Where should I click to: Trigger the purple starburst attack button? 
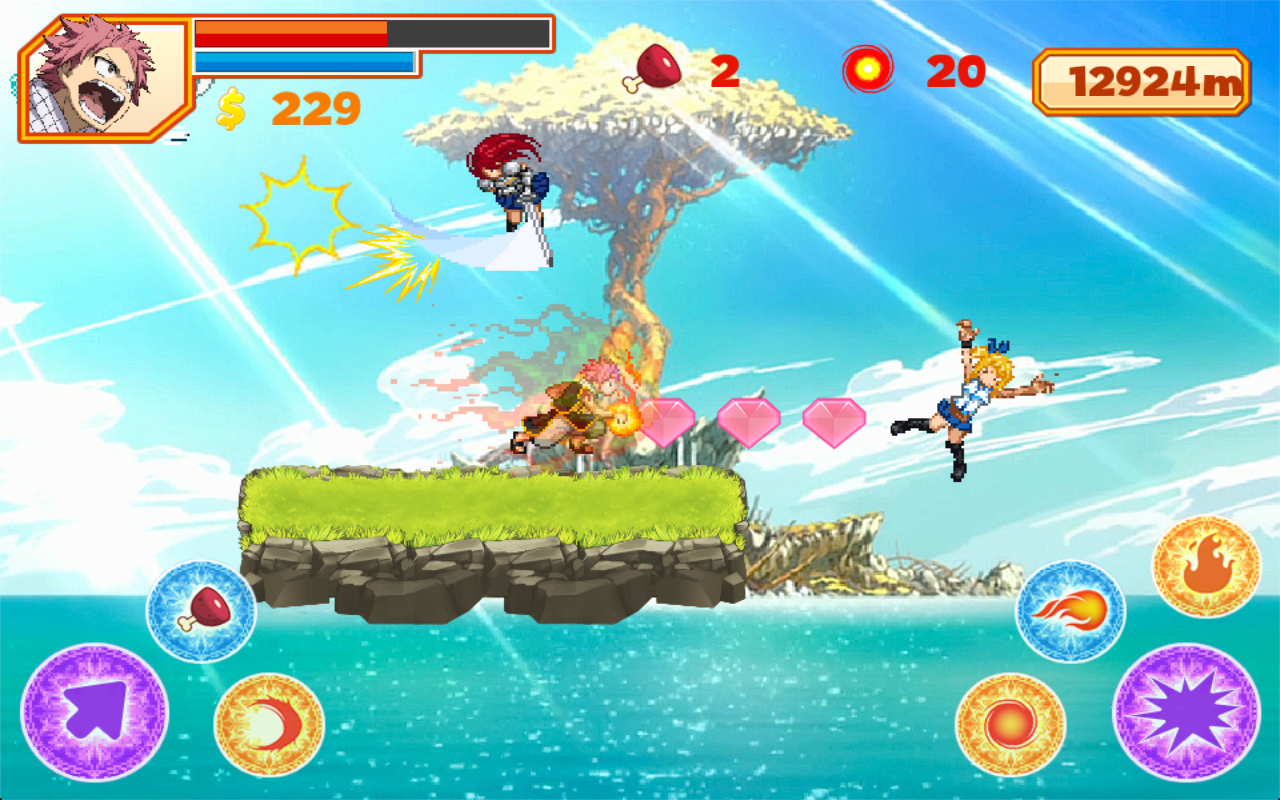(x=1186, y=712)
